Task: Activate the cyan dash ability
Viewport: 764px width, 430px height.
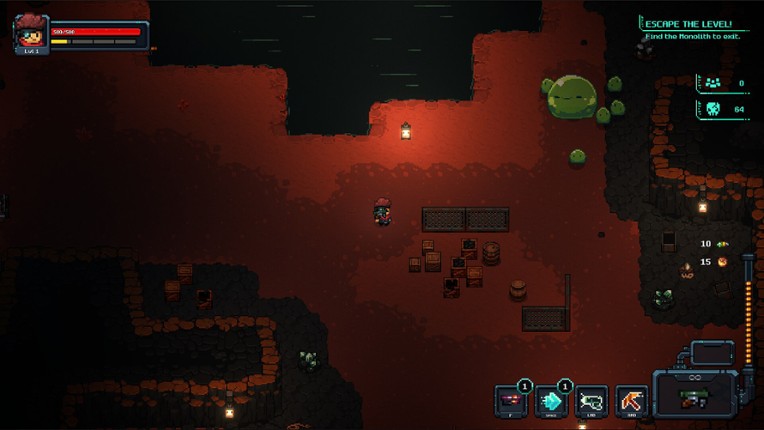Action: pos(551,400)
